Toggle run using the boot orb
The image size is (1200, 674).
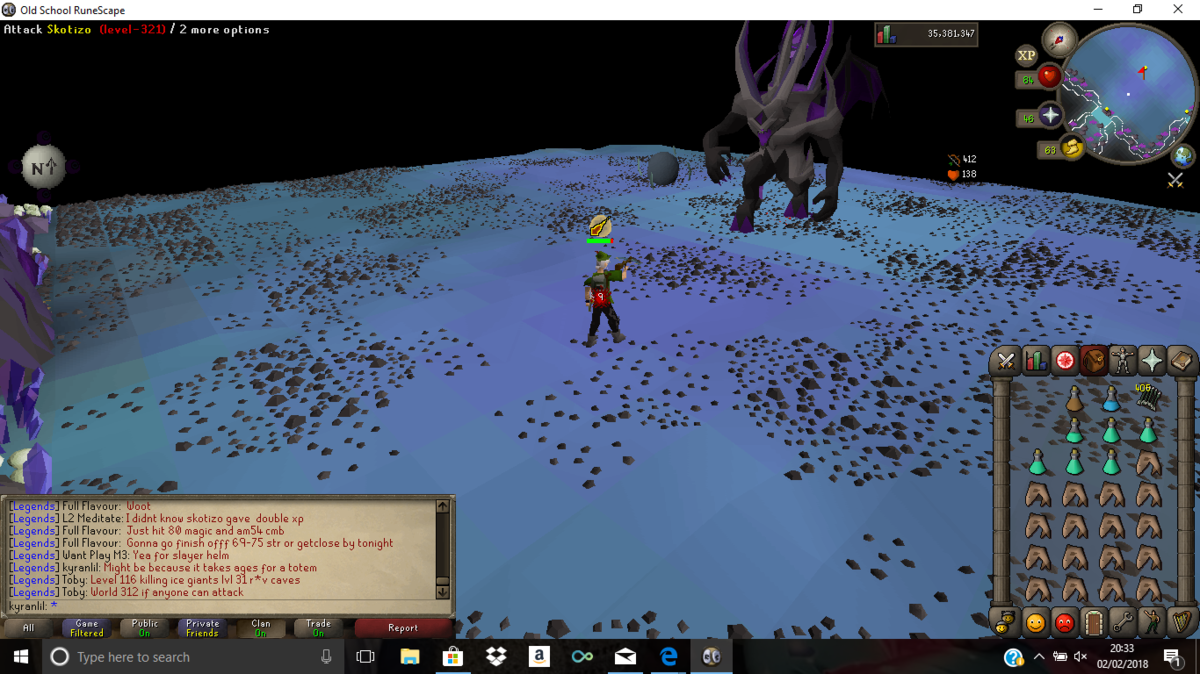[1073, 148]
